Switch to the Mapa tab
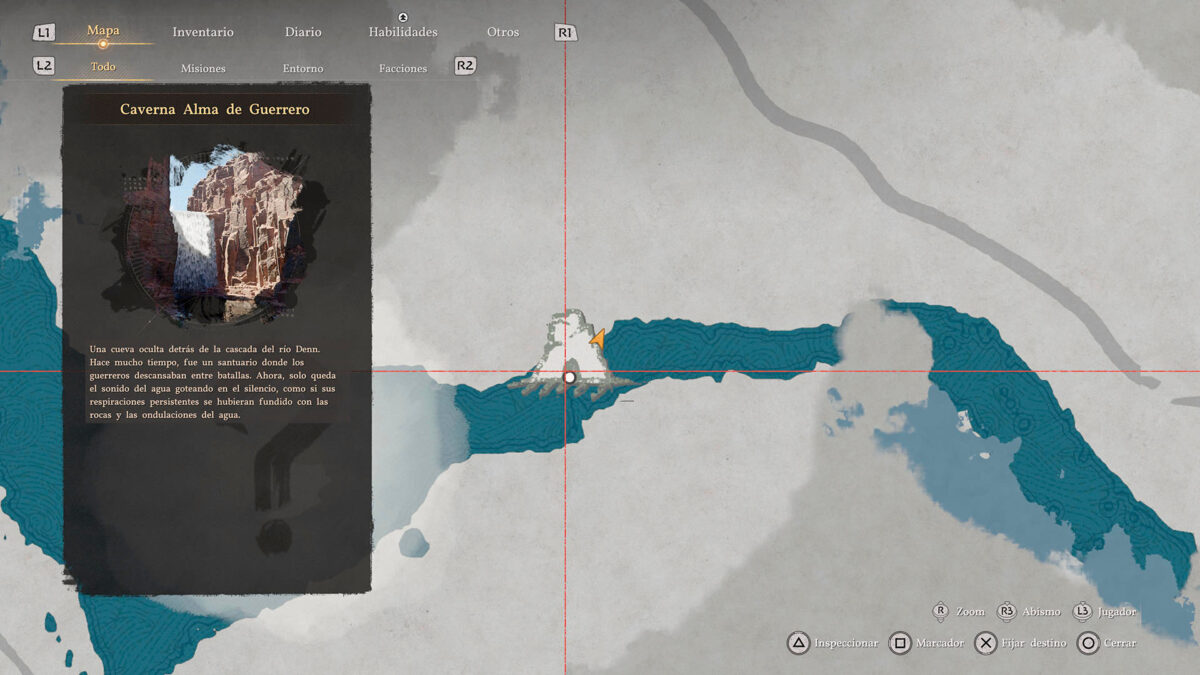 tap(103, 31)
